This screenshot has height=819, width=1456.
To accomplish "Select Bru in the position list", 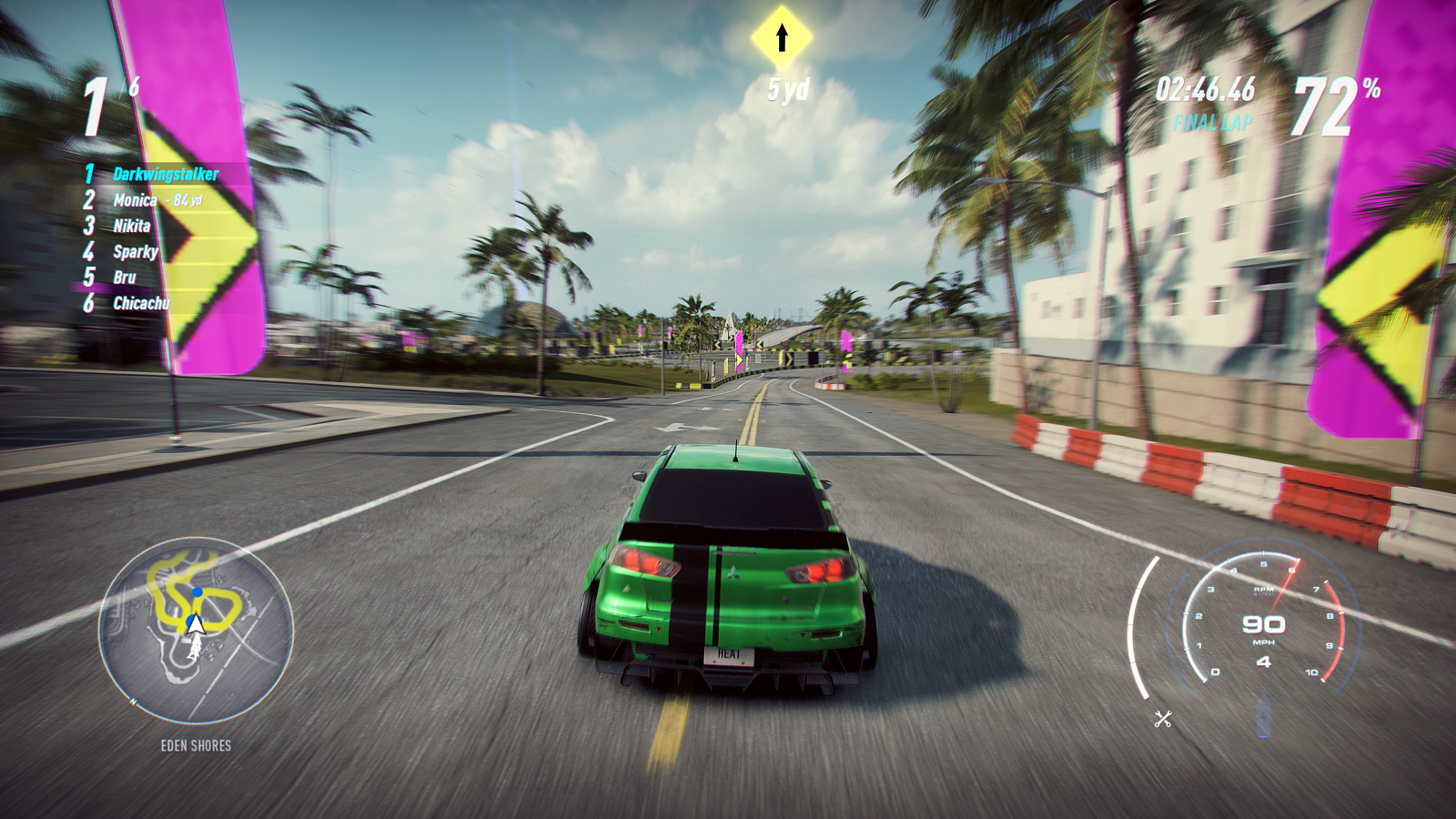I will (125, 278).
